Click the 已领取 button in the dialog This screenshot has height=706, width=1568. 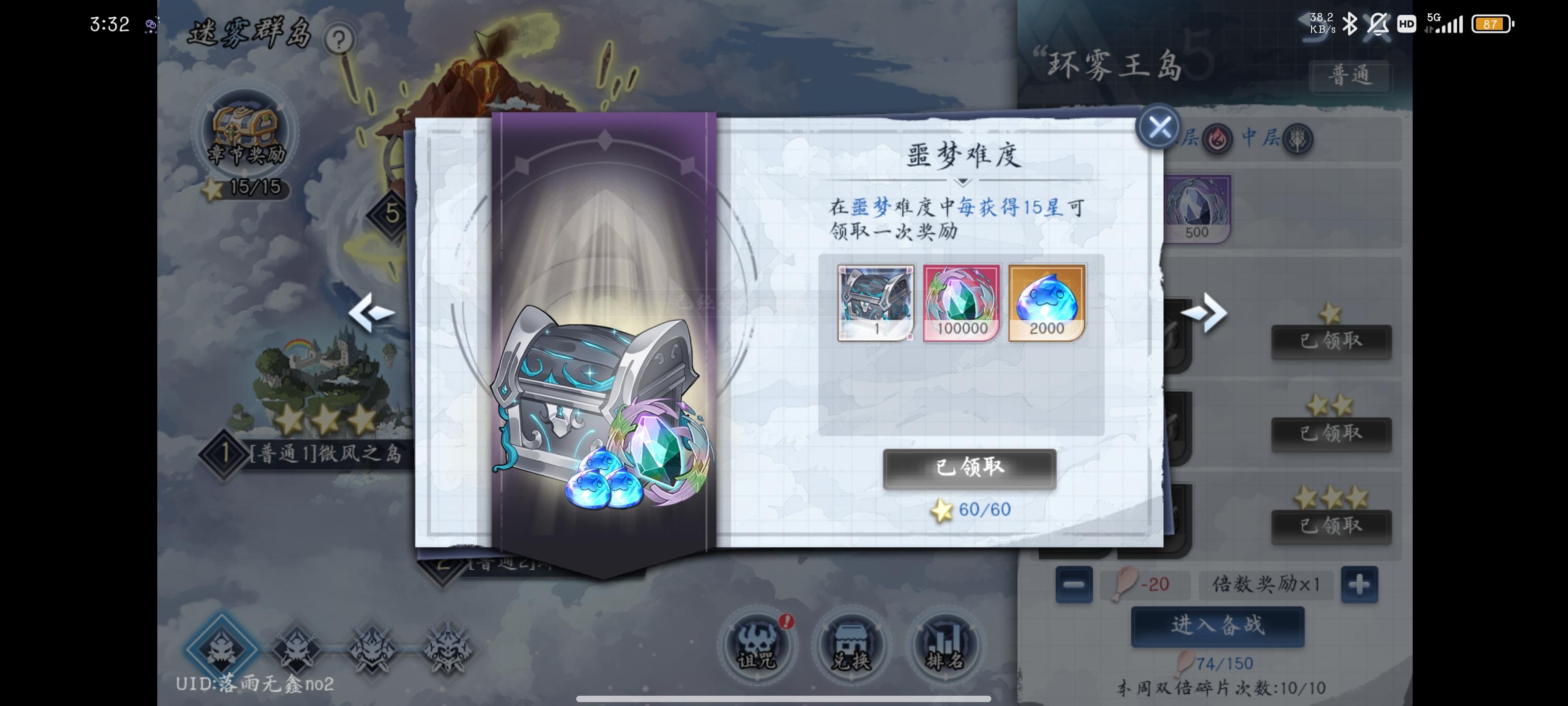point(969,470)
